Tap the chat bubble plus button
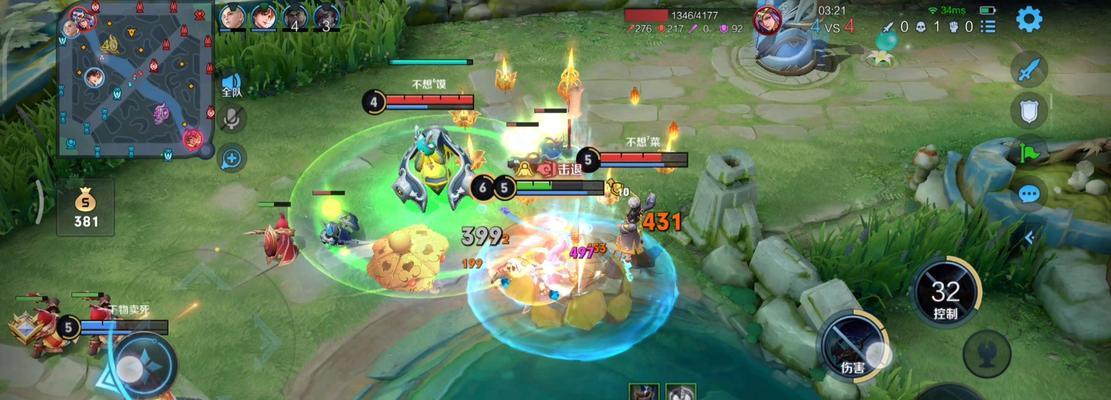The width and height of the screenshot is (1111, 400). click(232, 157)
